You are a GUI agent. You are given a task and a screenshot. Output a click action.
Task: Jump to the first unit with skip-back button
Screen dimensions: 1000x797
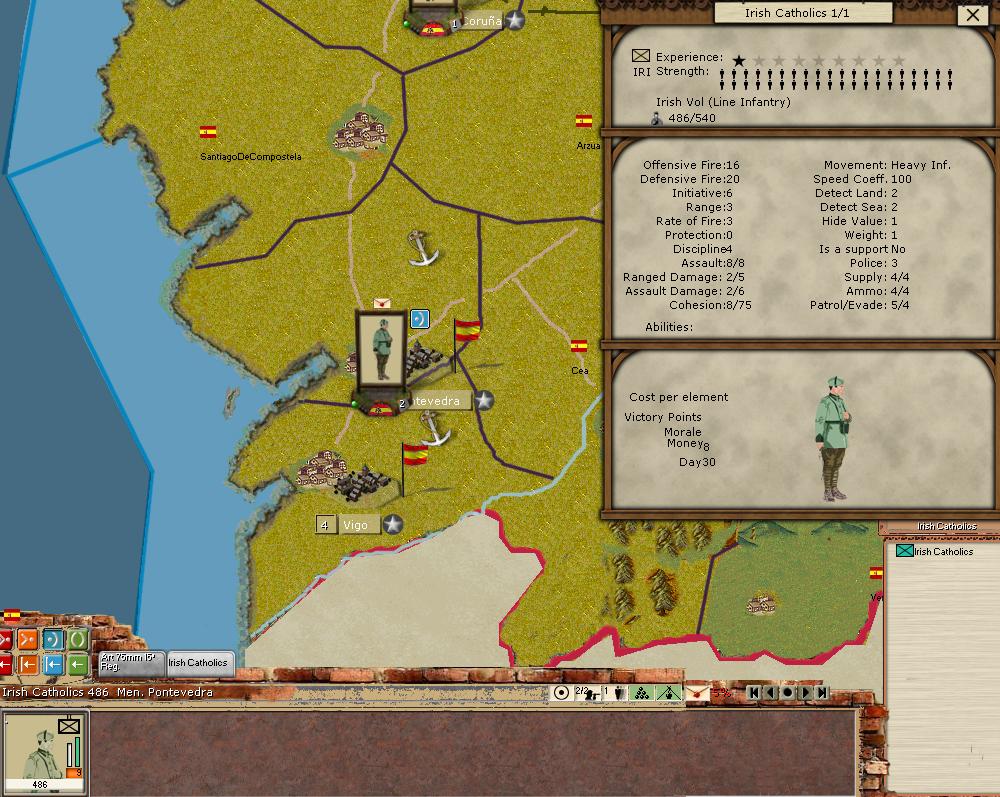click(754, 692)
